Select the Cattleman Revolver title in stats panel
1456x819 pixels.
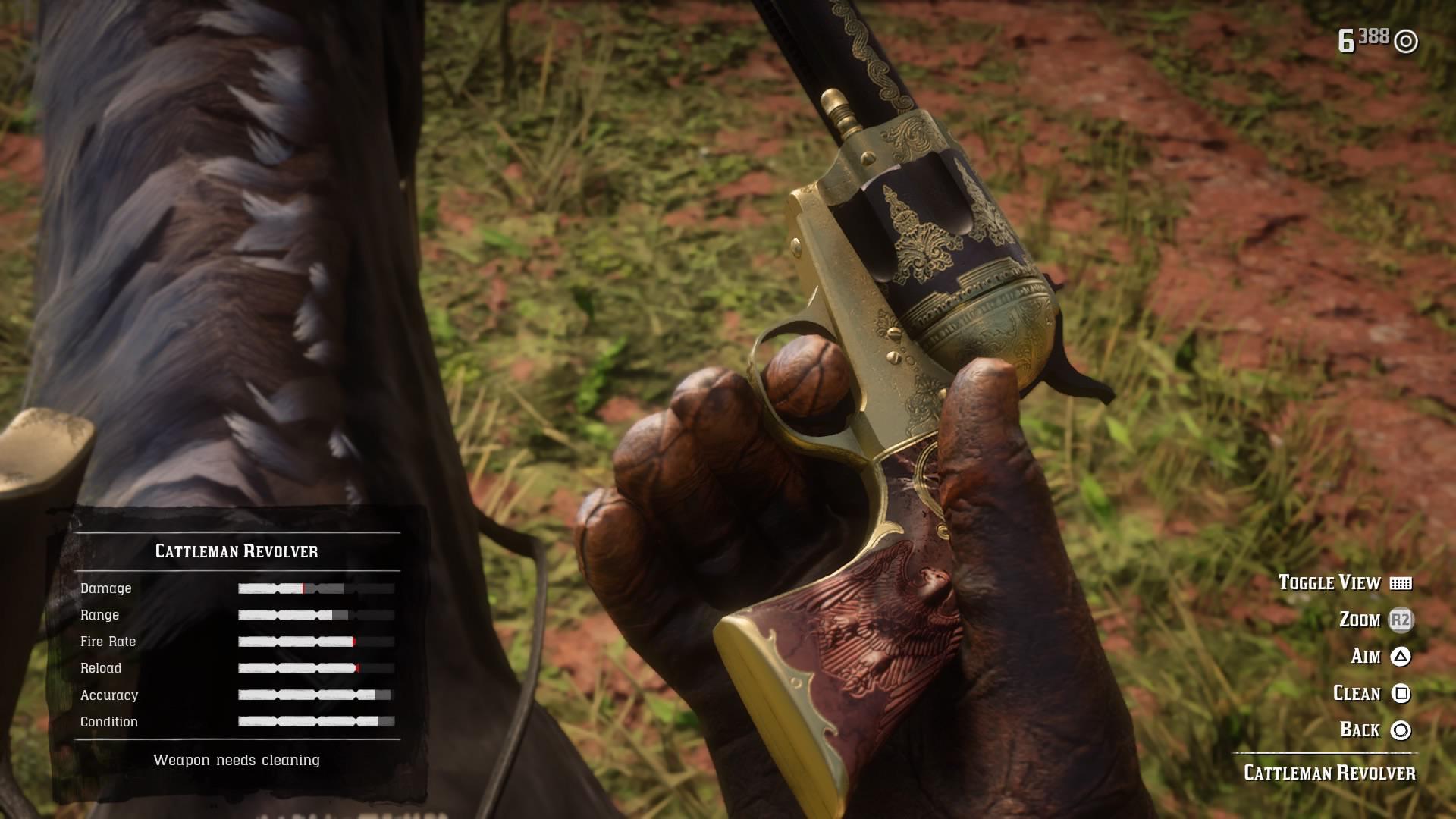point(238,551)
